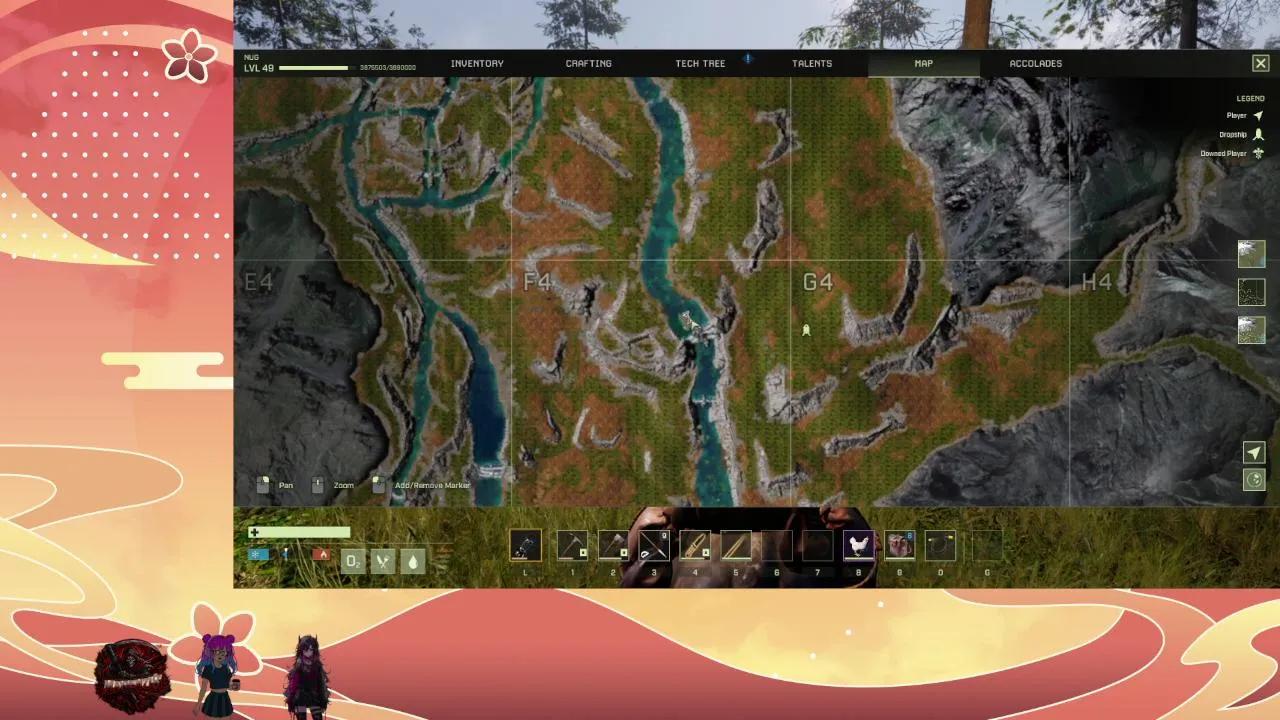
Task: Click the Dropship icon in the Legend
Action: (x=1257, y=134)
